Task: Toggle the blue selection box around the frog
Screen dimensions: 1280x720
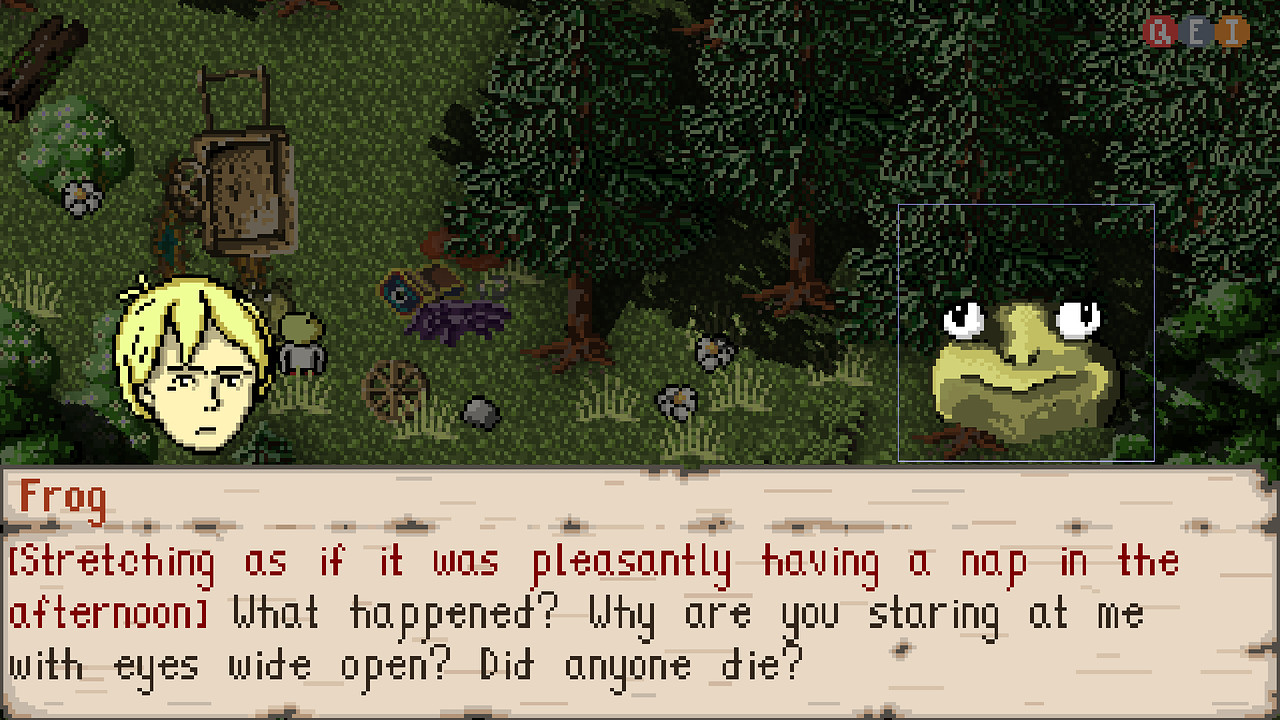Action: 1027,207
